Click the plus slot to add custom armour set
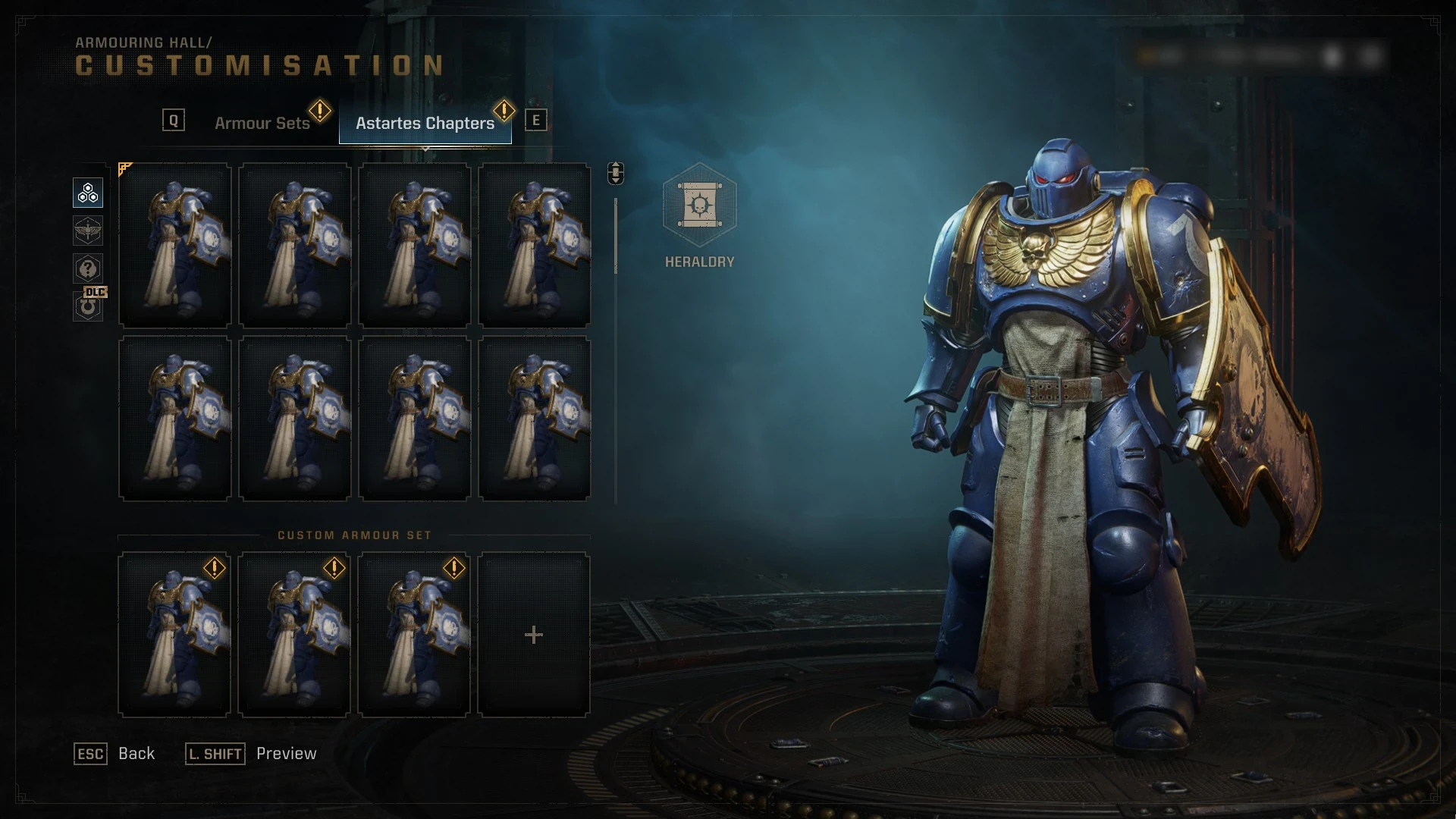1456x819 pixels. [535, 635]
